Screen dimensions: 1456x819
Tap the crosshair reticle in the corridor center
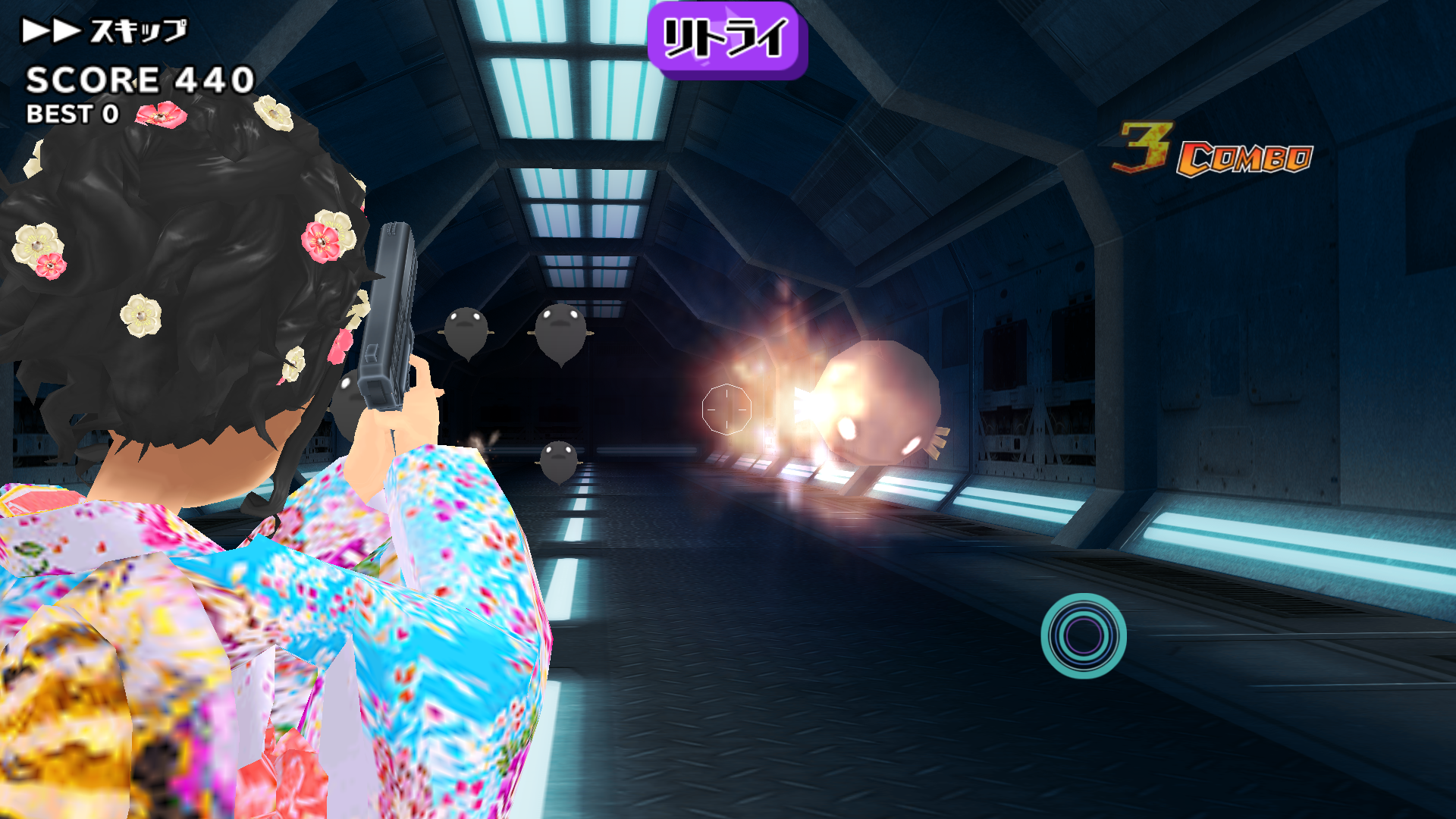point(726,409)
